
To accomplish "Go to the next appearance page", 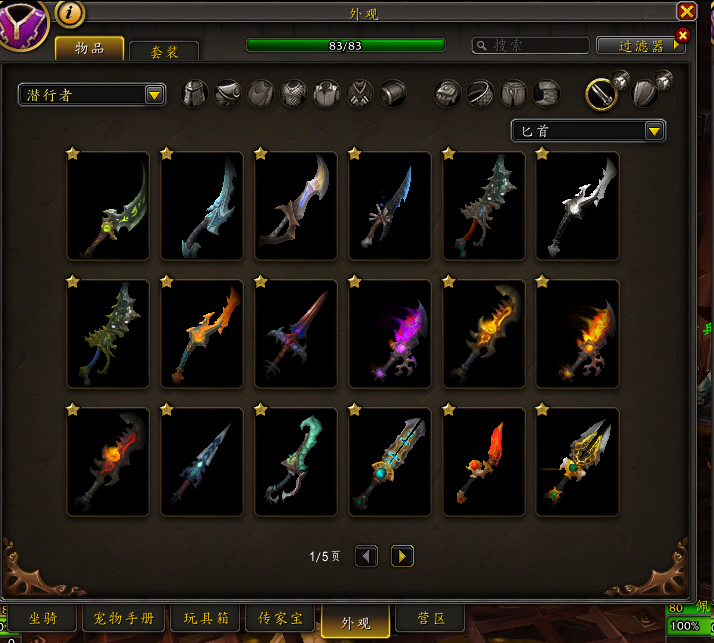I will tap(401, 556).
